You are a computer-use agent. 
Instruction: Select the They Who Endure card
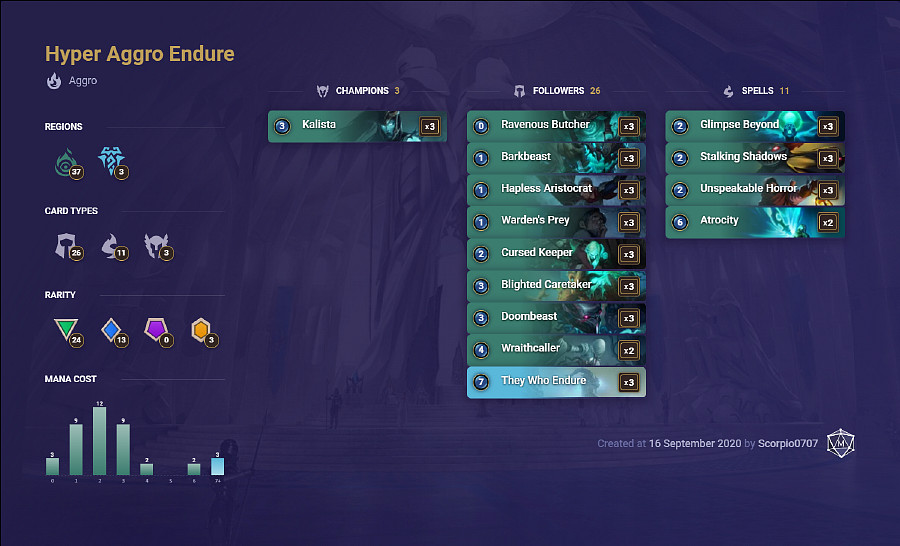[555, 382]
